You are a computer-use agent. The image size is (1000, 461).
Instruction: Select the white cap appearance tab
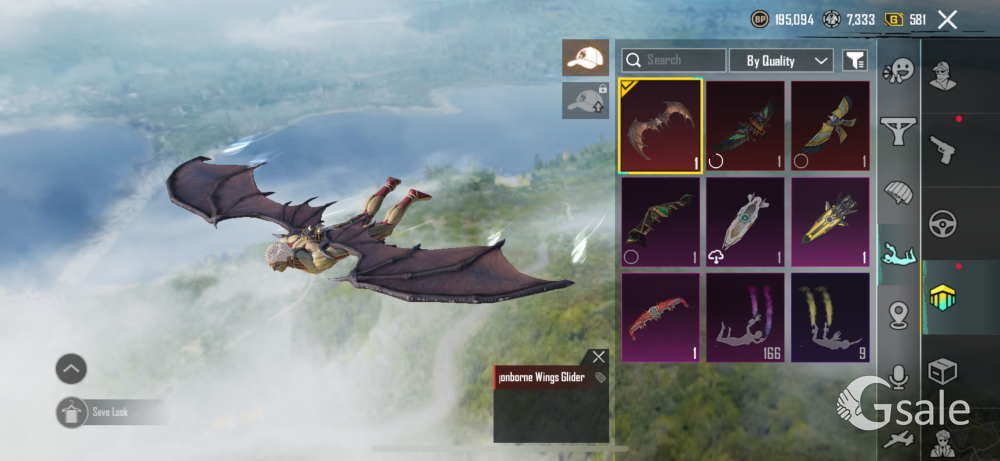coord(585,59)
